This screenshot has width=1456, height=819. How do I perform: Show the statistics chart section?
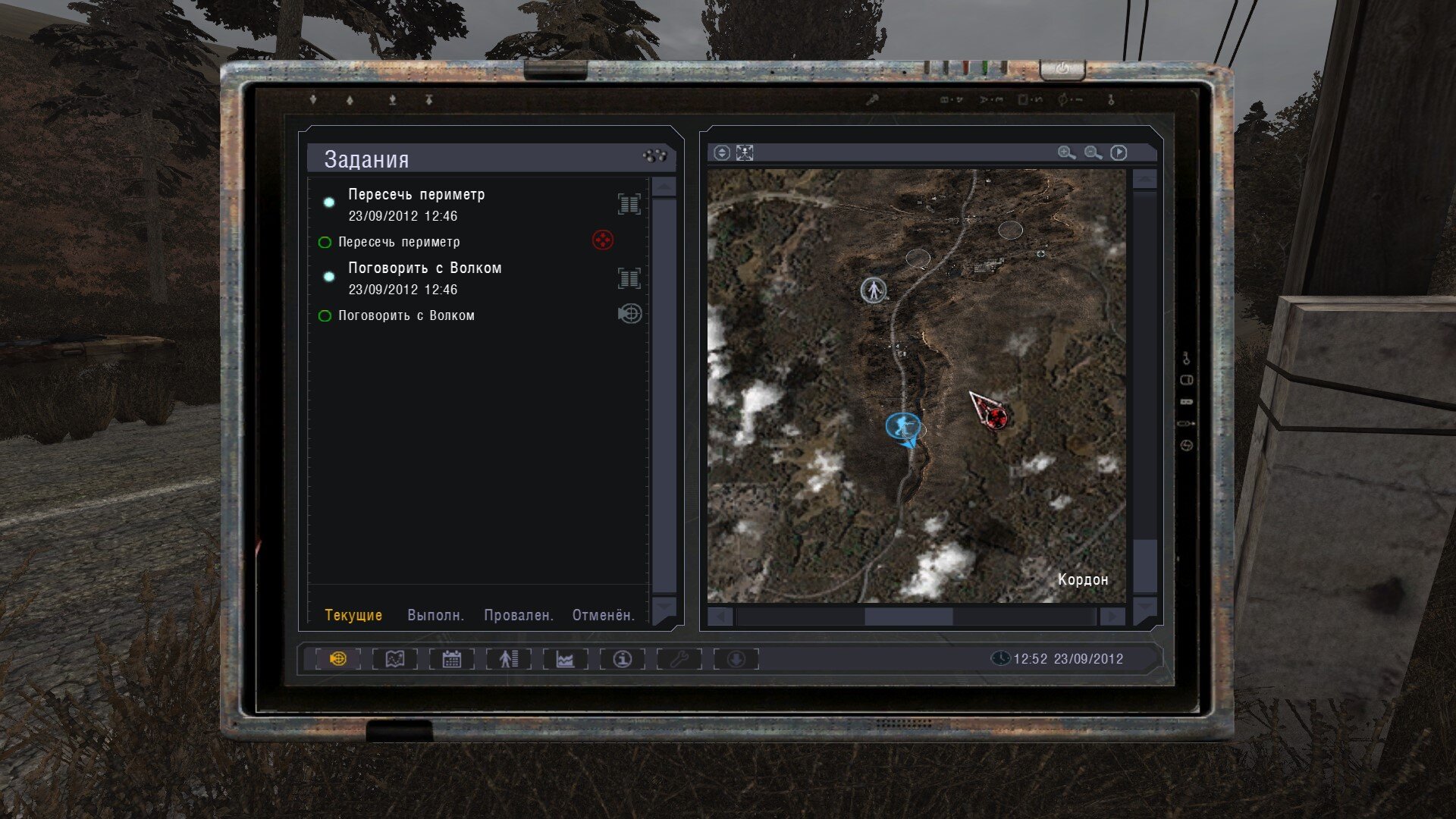click(565, 659)
